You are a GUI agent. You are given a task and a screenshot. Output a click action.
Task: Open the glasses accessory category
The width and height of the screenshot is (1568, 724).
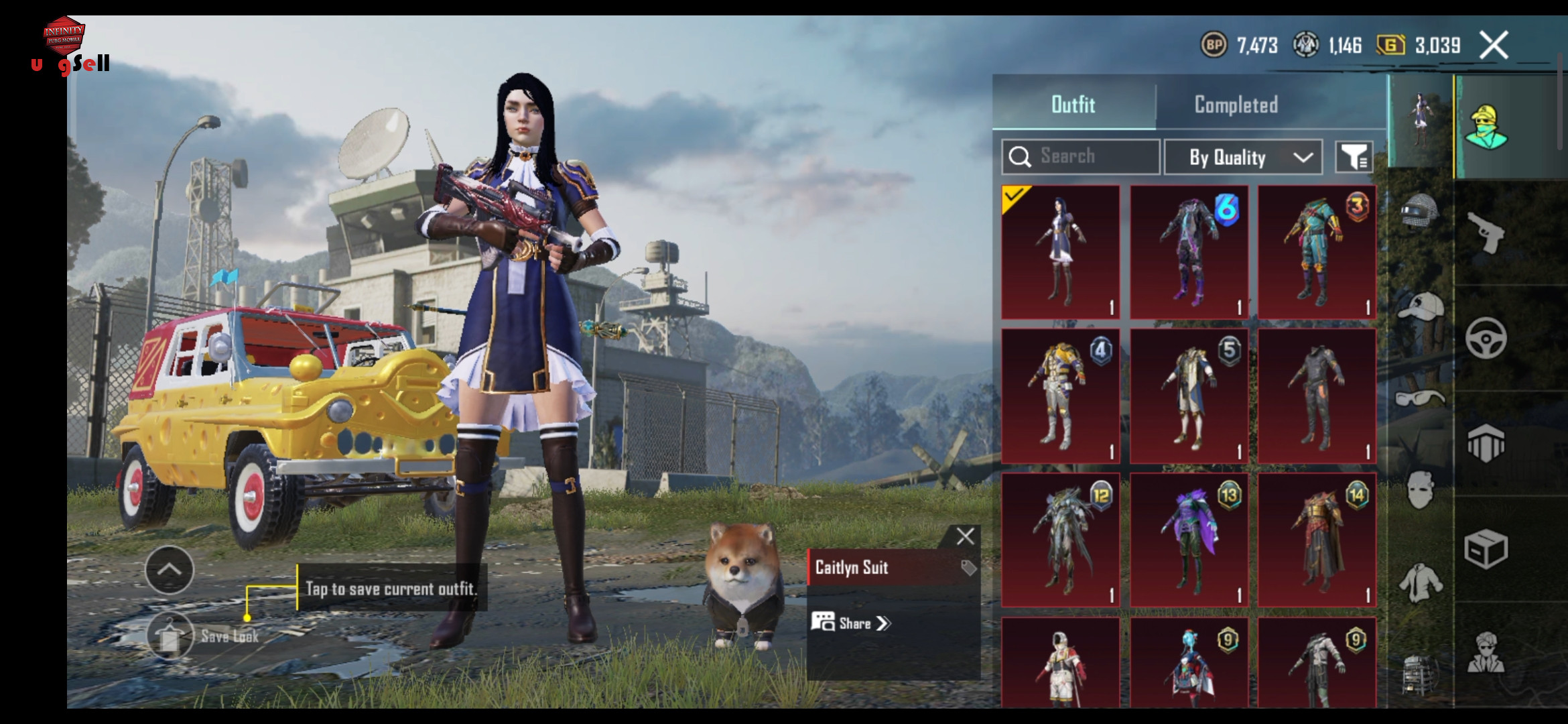1419,398
